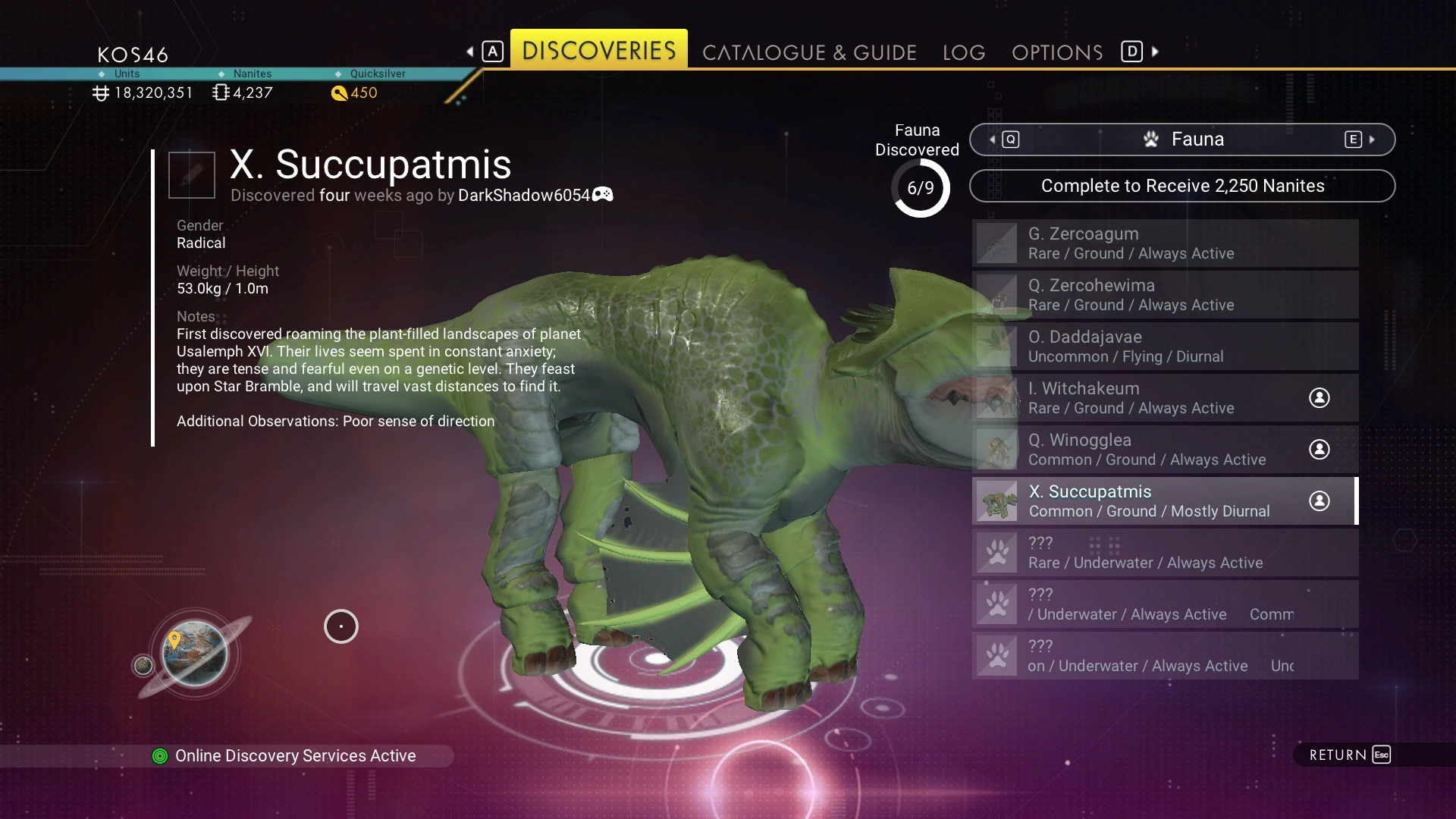This screenshot has height=819, width=1456.
Task: Go to the next menu page arrow
Action: tap(1155, 52)
